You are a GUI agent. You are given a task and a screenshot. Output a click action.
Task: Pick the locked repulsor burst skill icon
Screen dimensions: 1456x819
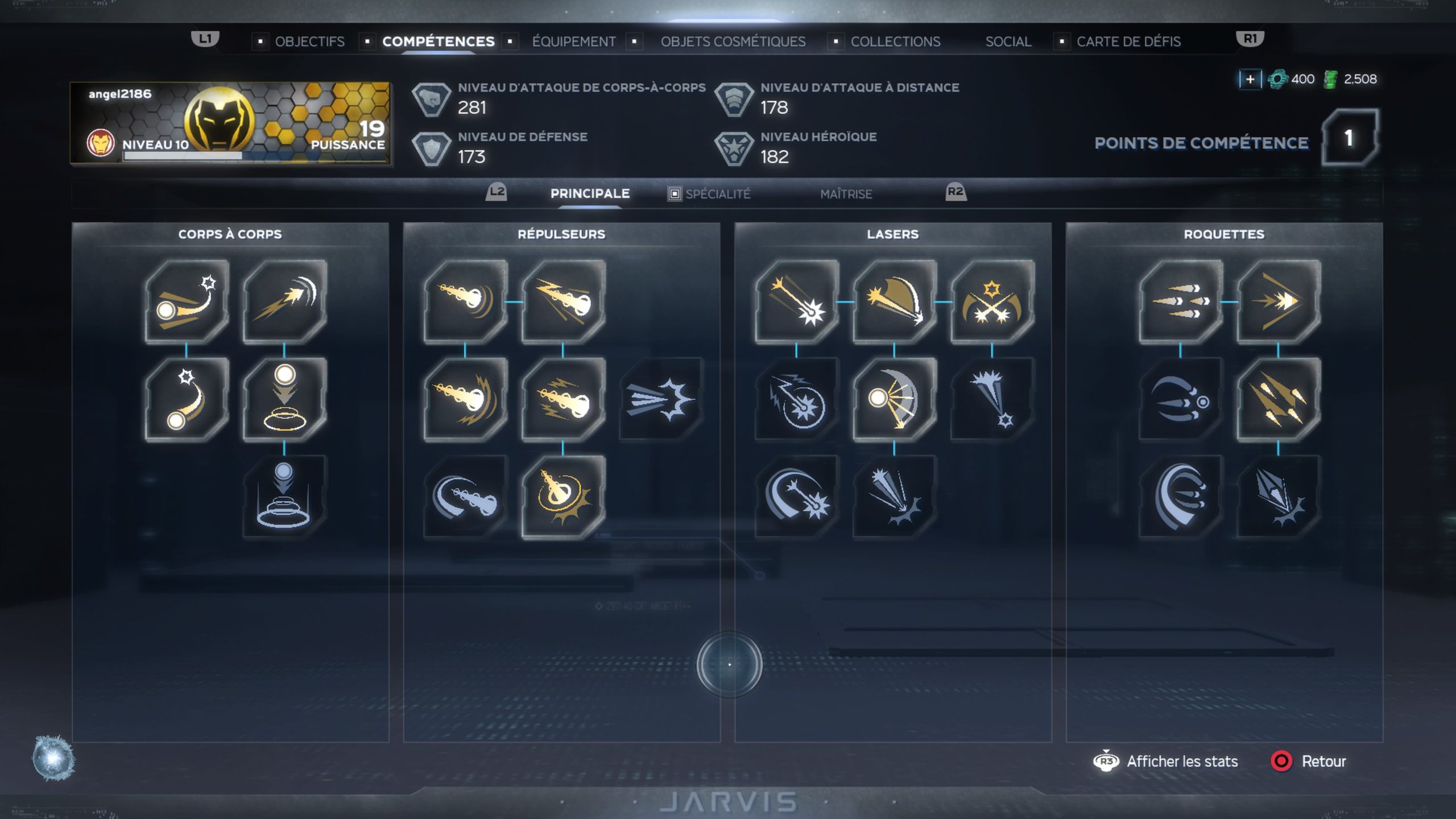(660, 399)
